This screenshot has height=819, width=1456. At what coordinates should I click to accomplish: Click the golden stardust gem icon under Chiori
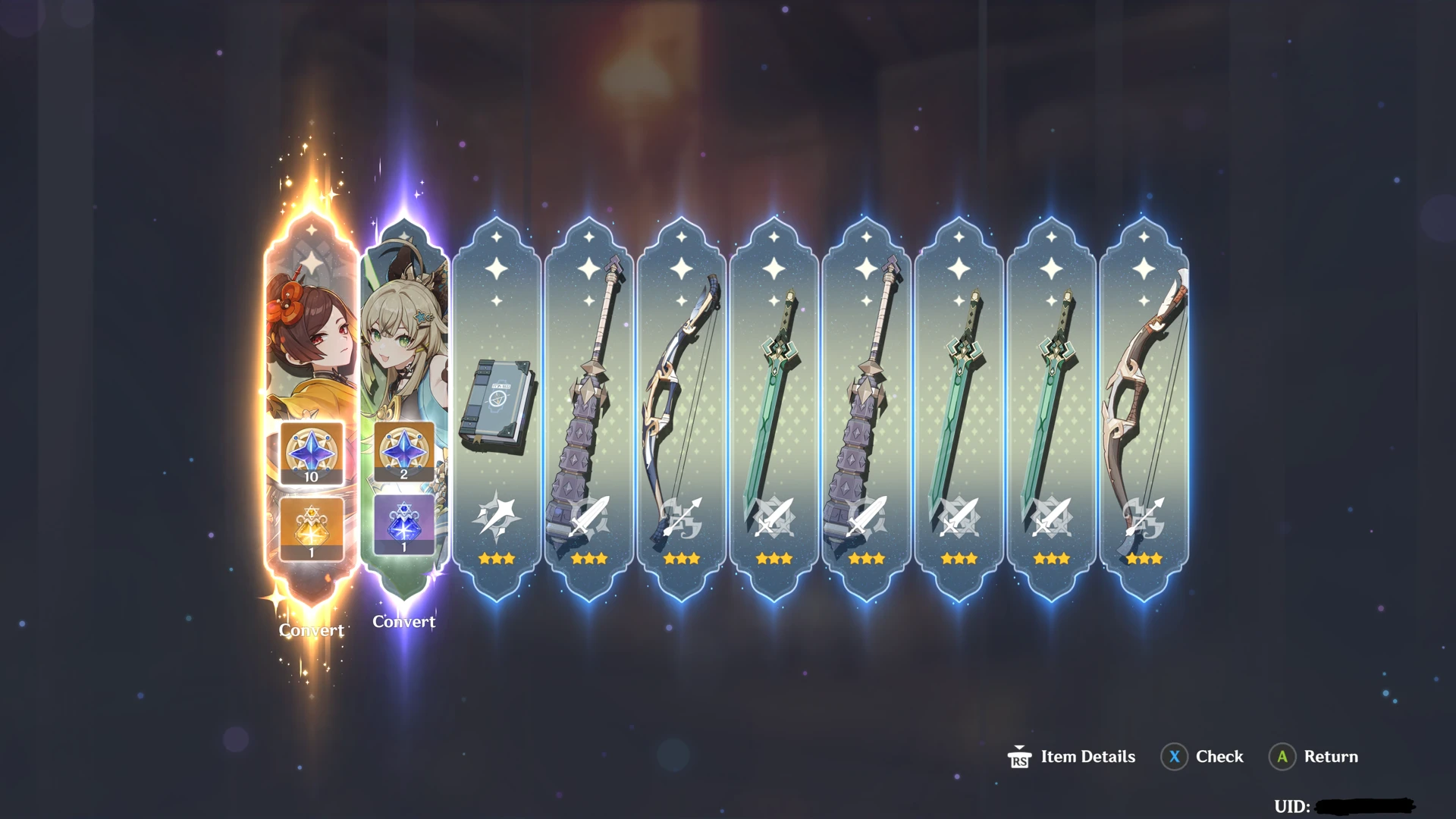coord(311,527)
